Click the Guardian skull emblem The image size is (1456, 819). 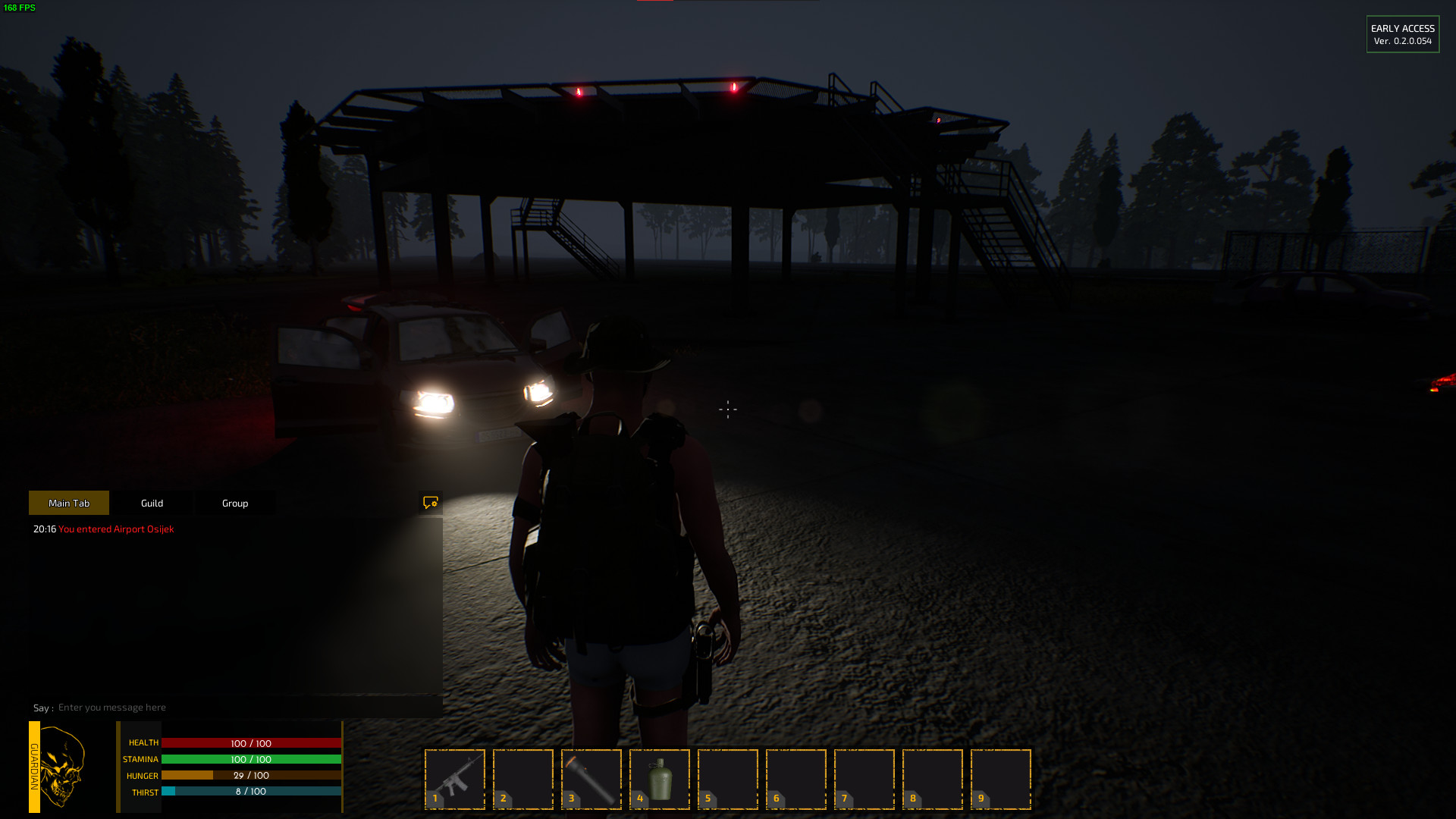pyautogui.click(x=62, y=766)
